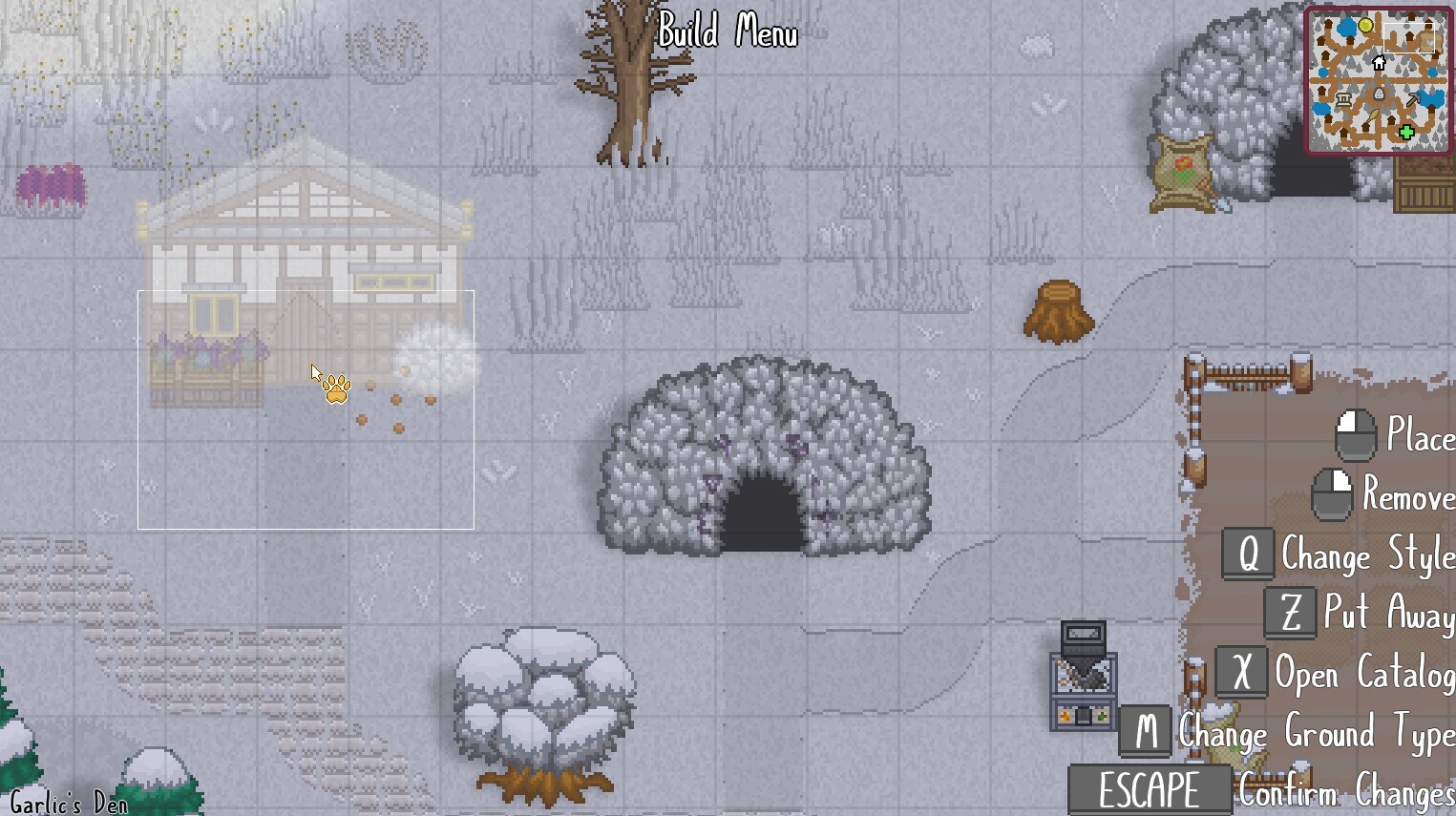The width and height of the screenshot is (1456, 816).
Task: Click the white viewport rectangle on the minimap
Action: point(1409,38)
